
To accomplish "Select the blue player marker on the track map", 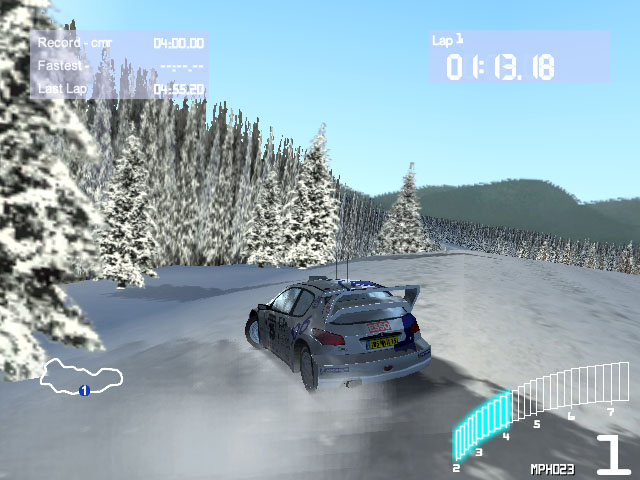I will click(x=85, y=390).
